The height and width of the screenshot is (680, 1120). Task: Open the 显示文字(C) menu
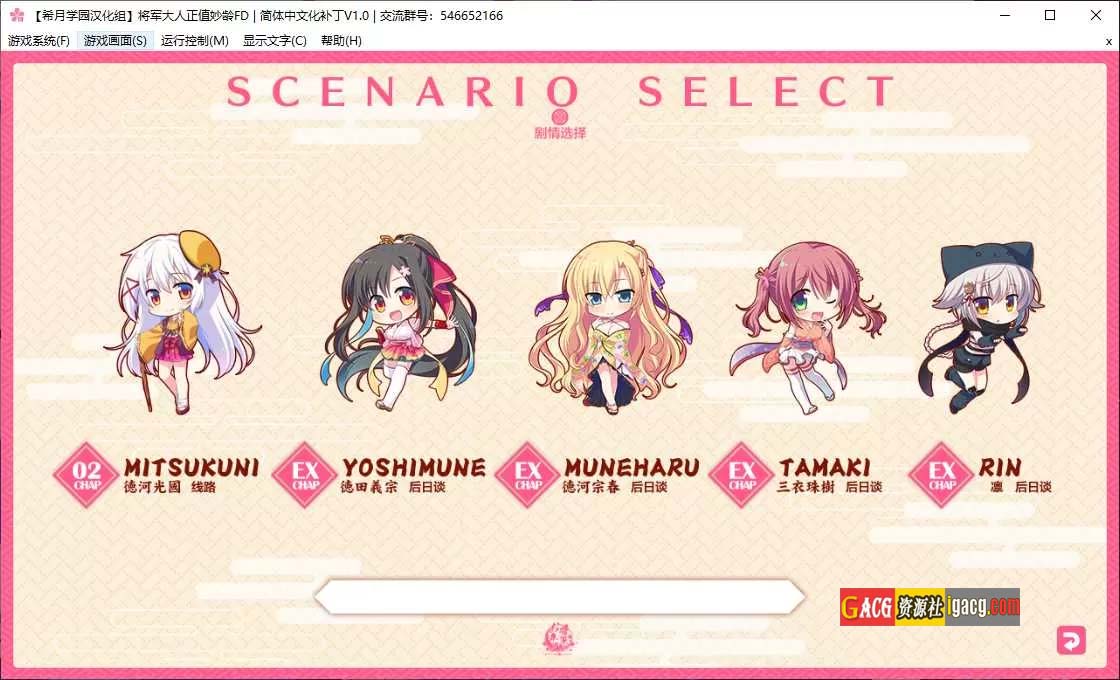pos(275,41)
